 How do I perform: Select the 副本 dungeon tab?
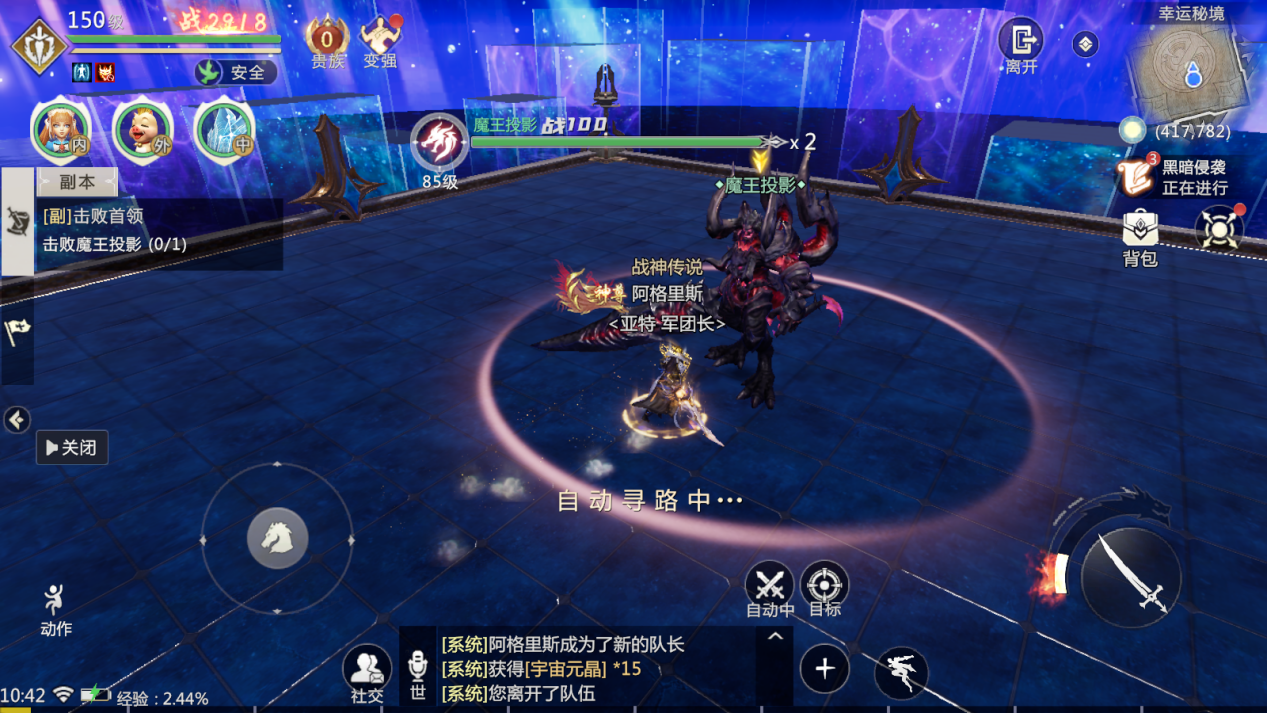(77, 182)
